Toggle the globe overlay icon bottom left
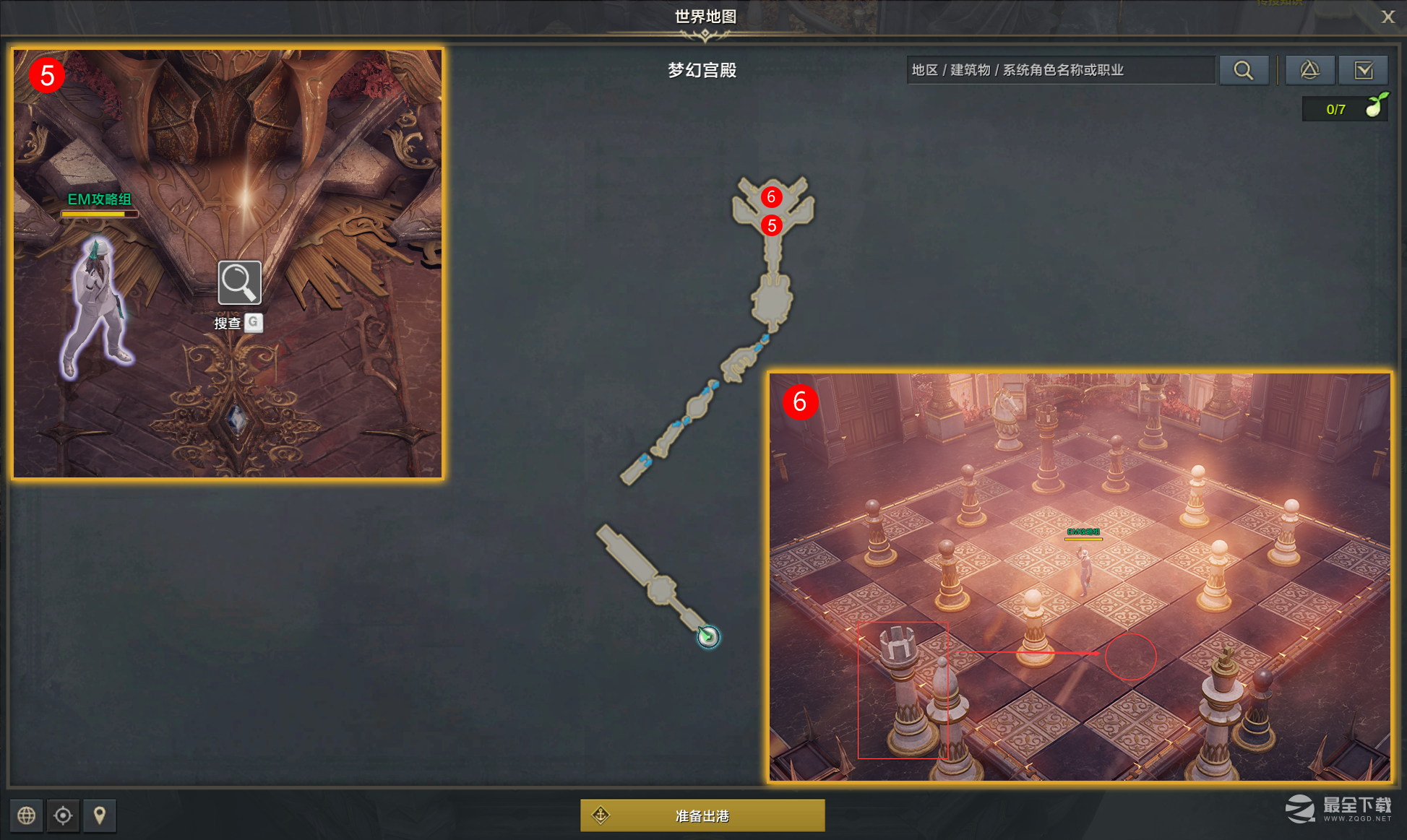 [x=27, y=815]
